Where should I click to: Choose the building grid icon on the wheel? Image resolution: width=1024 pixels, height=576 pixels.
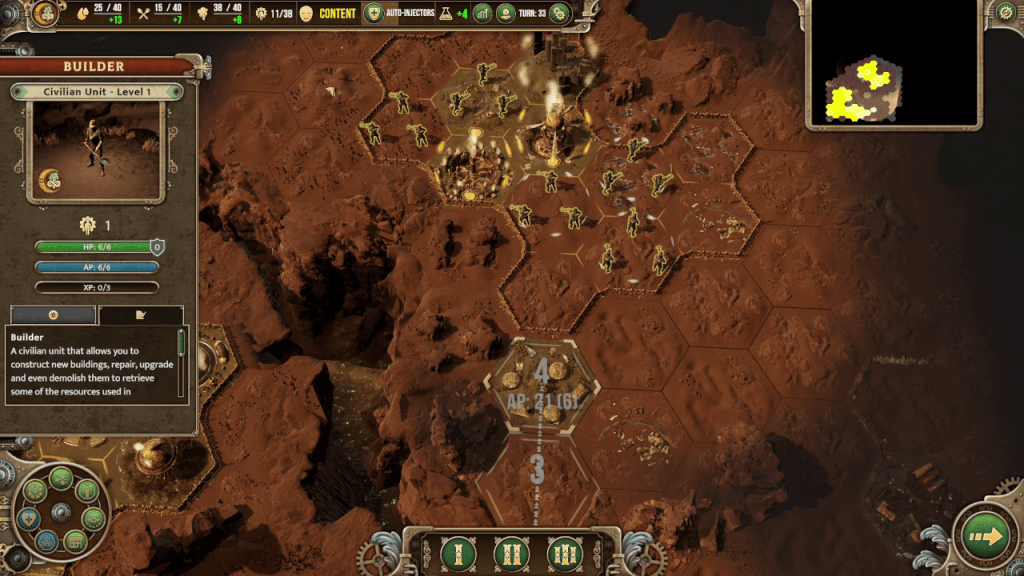point(73,542)
